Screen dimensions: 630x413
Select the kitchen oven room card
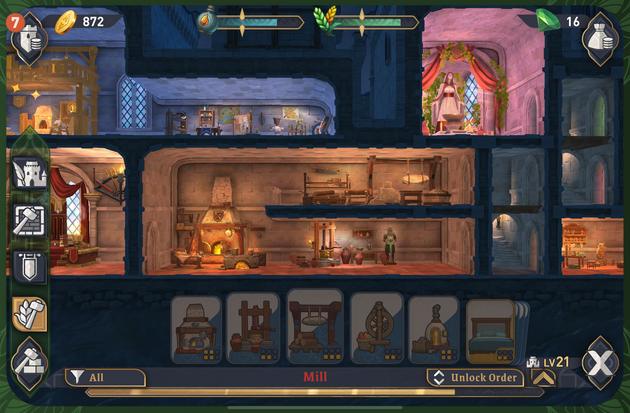click(x=196, y=327)
